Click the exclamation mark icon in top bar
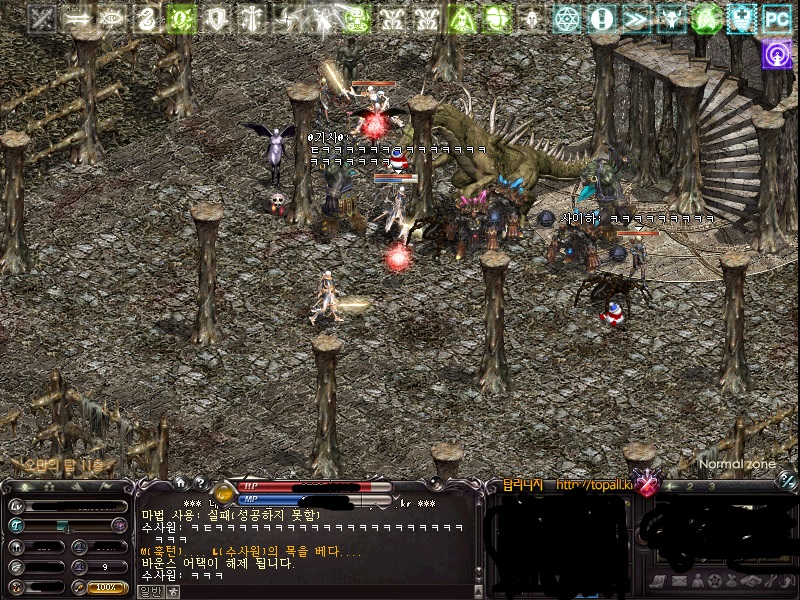The image size is (800, 600). [x=601, y=18]
